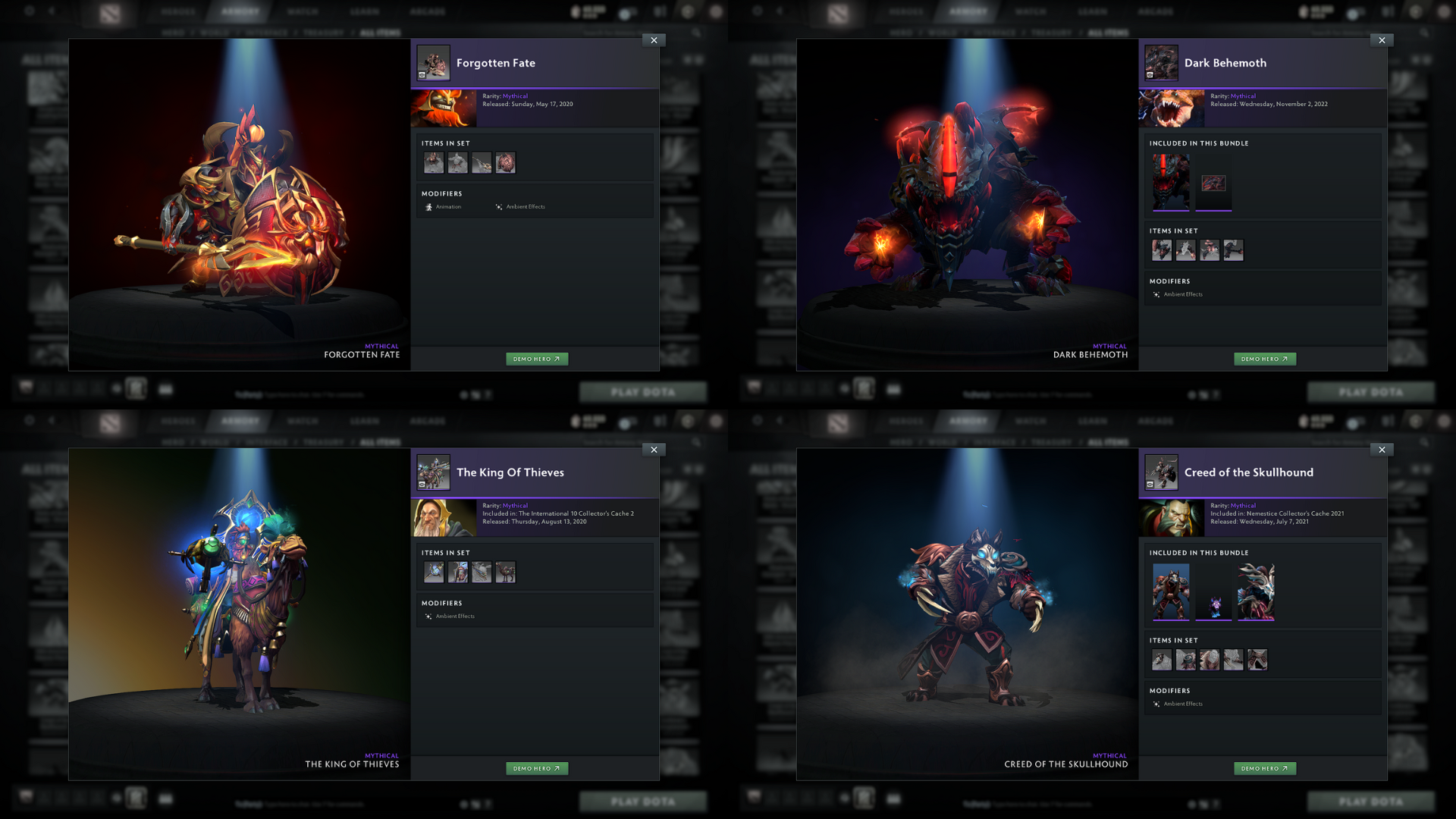Close the Dark Behemoth details panel

pyautogui.click(x=1382, y=40)
